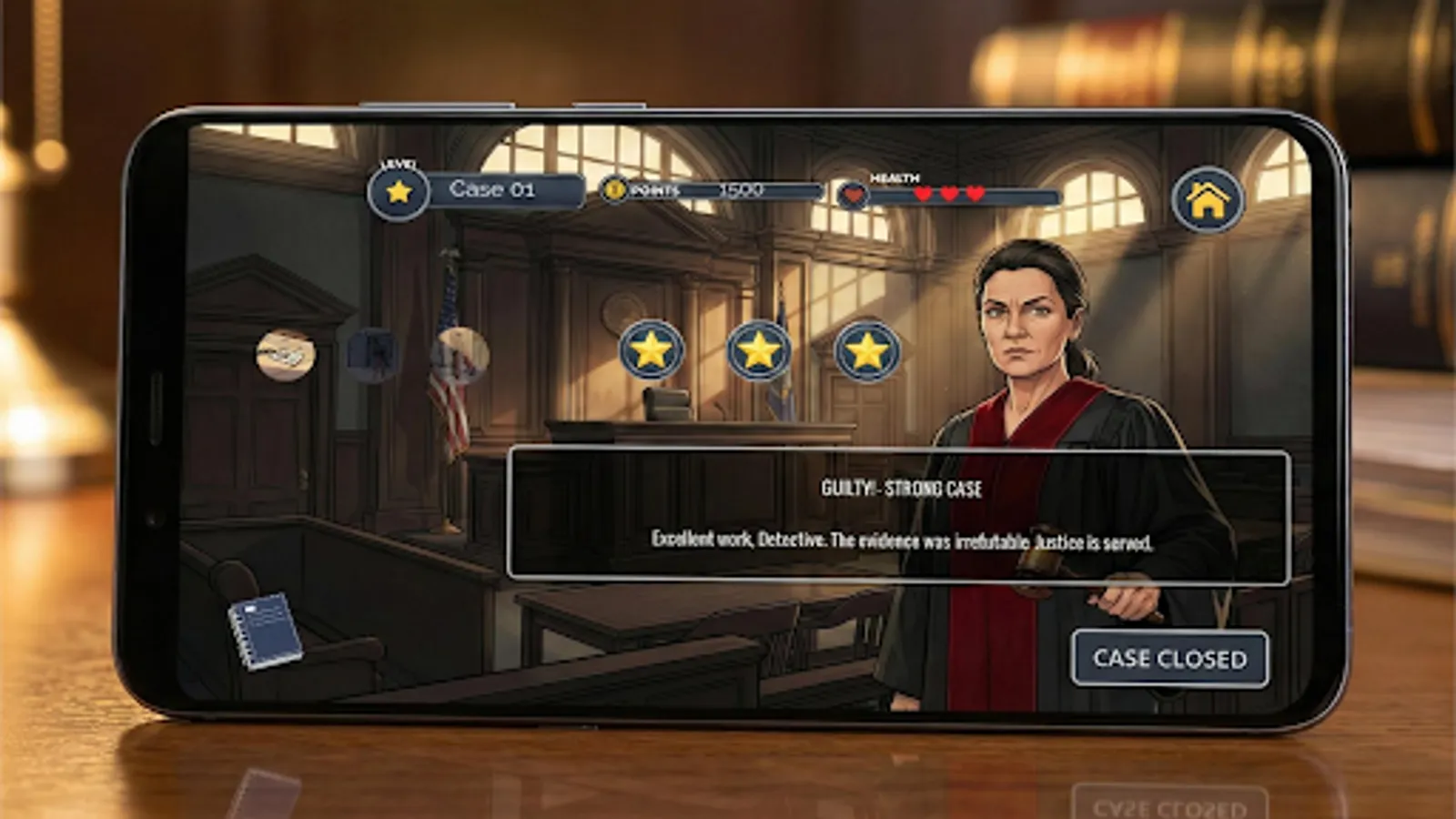Image resolution: width=1456 pixels, height=819 pixels.
Task: Click the third star medal
Action: tap(869, 353)
